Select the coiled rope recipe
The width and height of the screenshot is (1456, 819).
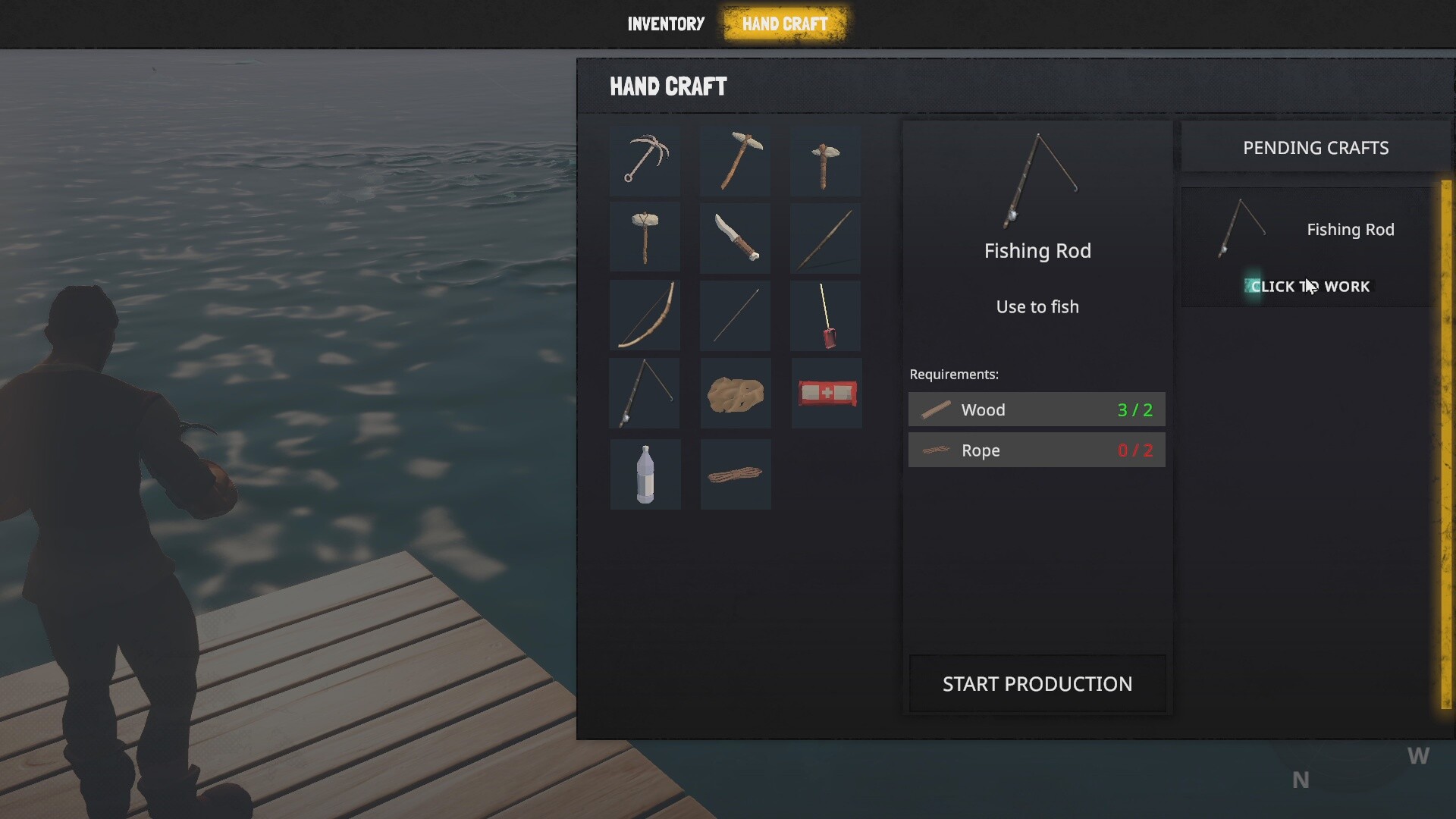[735, 474]
